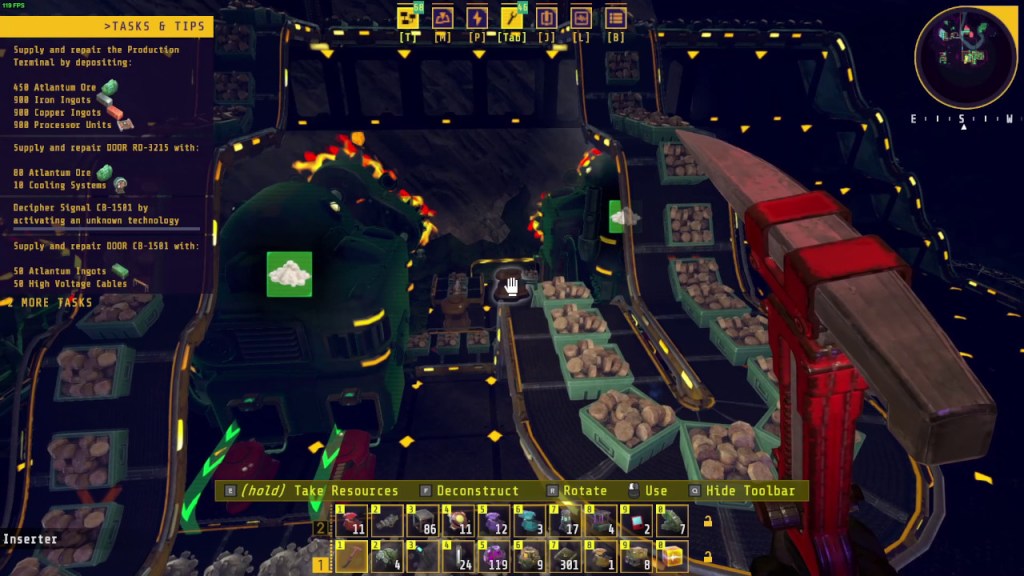Select the teal machine slot with 3
1024x576 pixels.
[x=531, y=521]
